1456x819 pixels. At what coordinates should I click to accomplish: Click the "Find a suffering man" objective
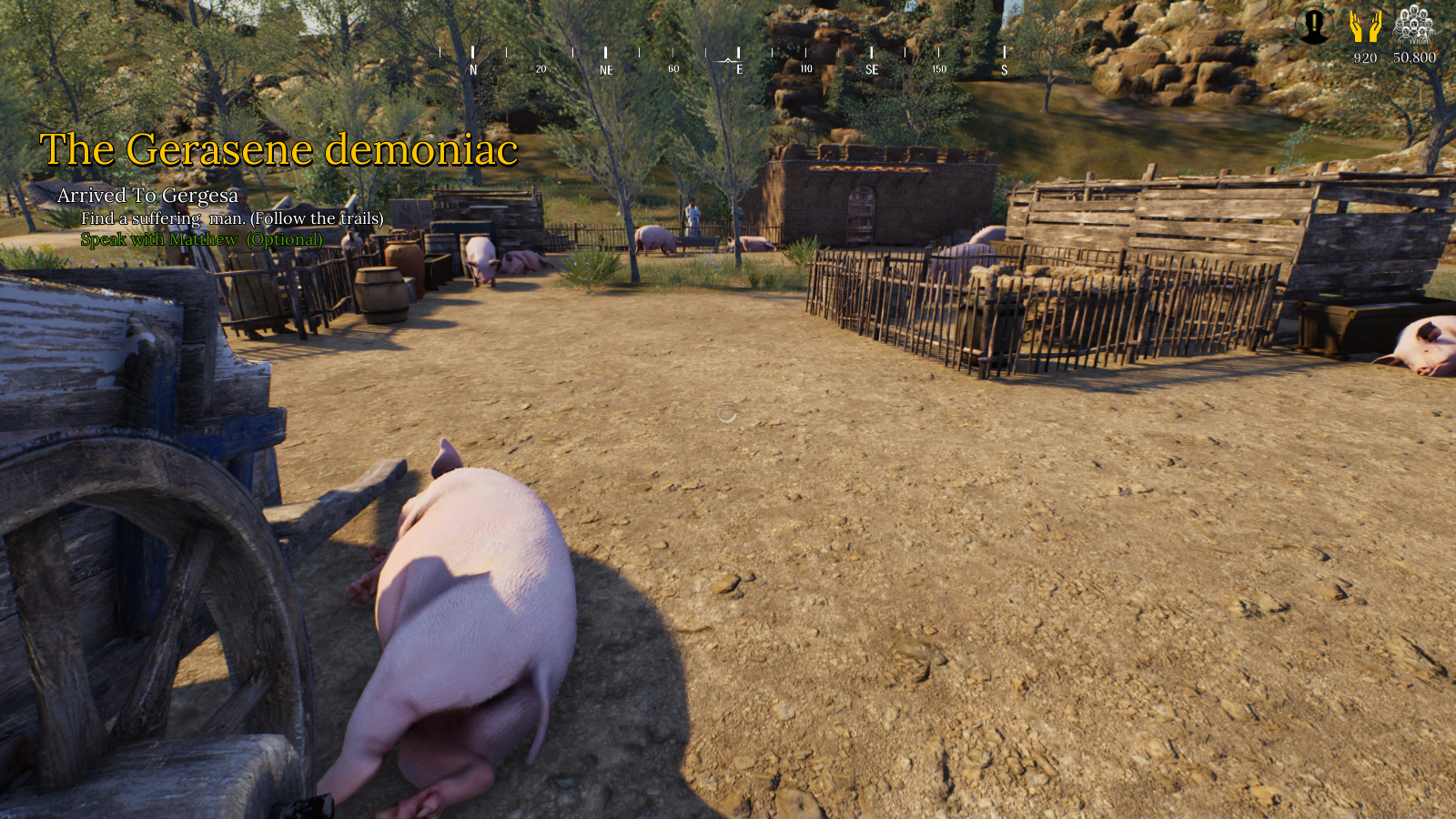pos(232,218)
